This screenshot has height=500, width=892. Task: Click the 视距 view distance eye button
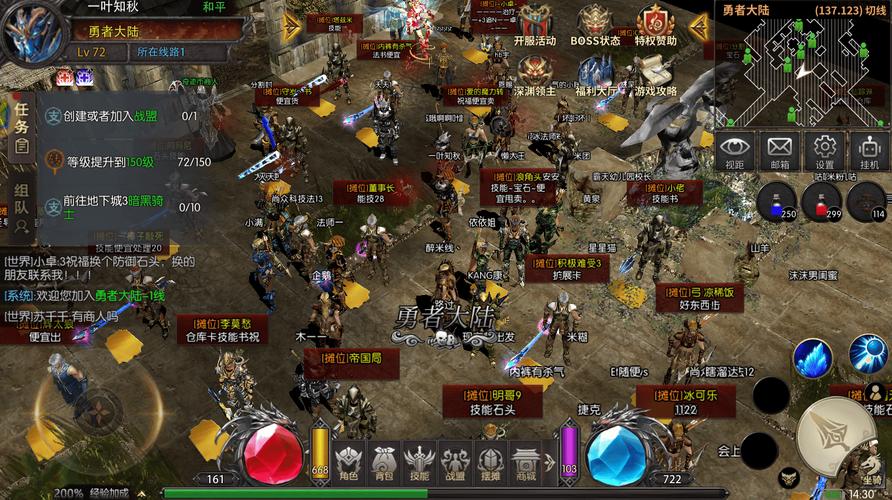(735, 151)
